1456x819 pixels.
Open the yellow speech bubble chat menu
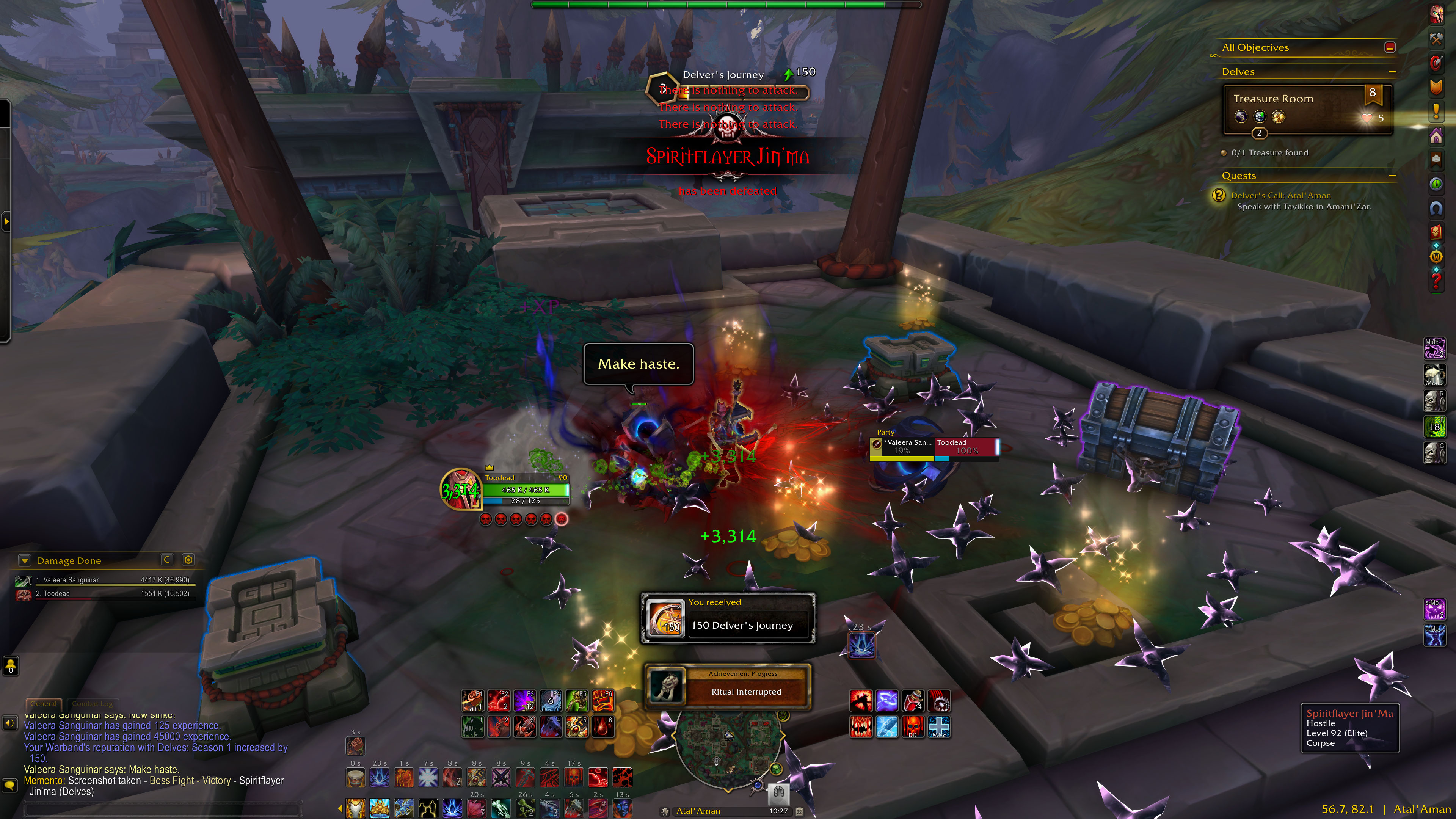(x=9, y=785)
